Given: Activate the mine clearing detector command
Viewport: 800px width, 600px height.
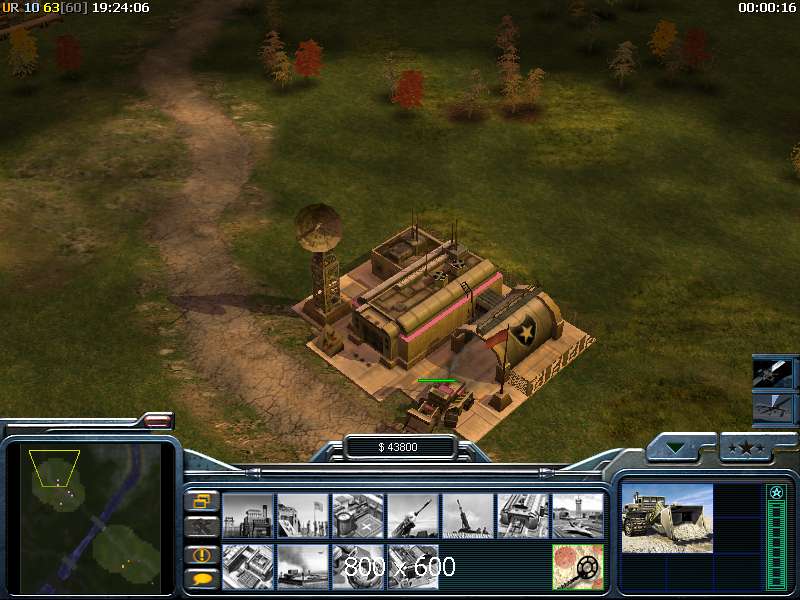Looking at the screenshot, I should coord(578,566).
